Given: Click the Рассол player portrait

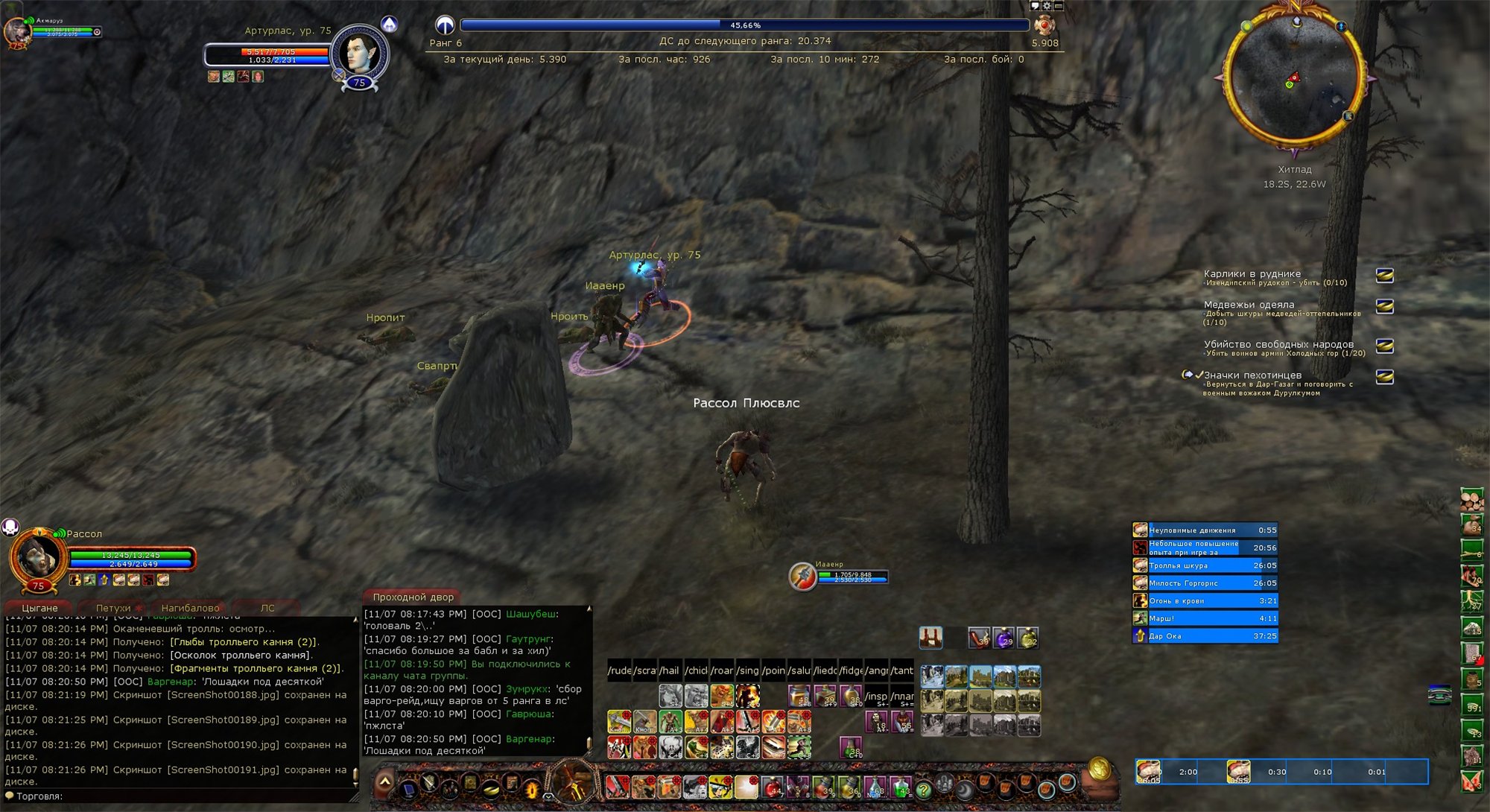Looking at the screenshot, I should (36, 556).
